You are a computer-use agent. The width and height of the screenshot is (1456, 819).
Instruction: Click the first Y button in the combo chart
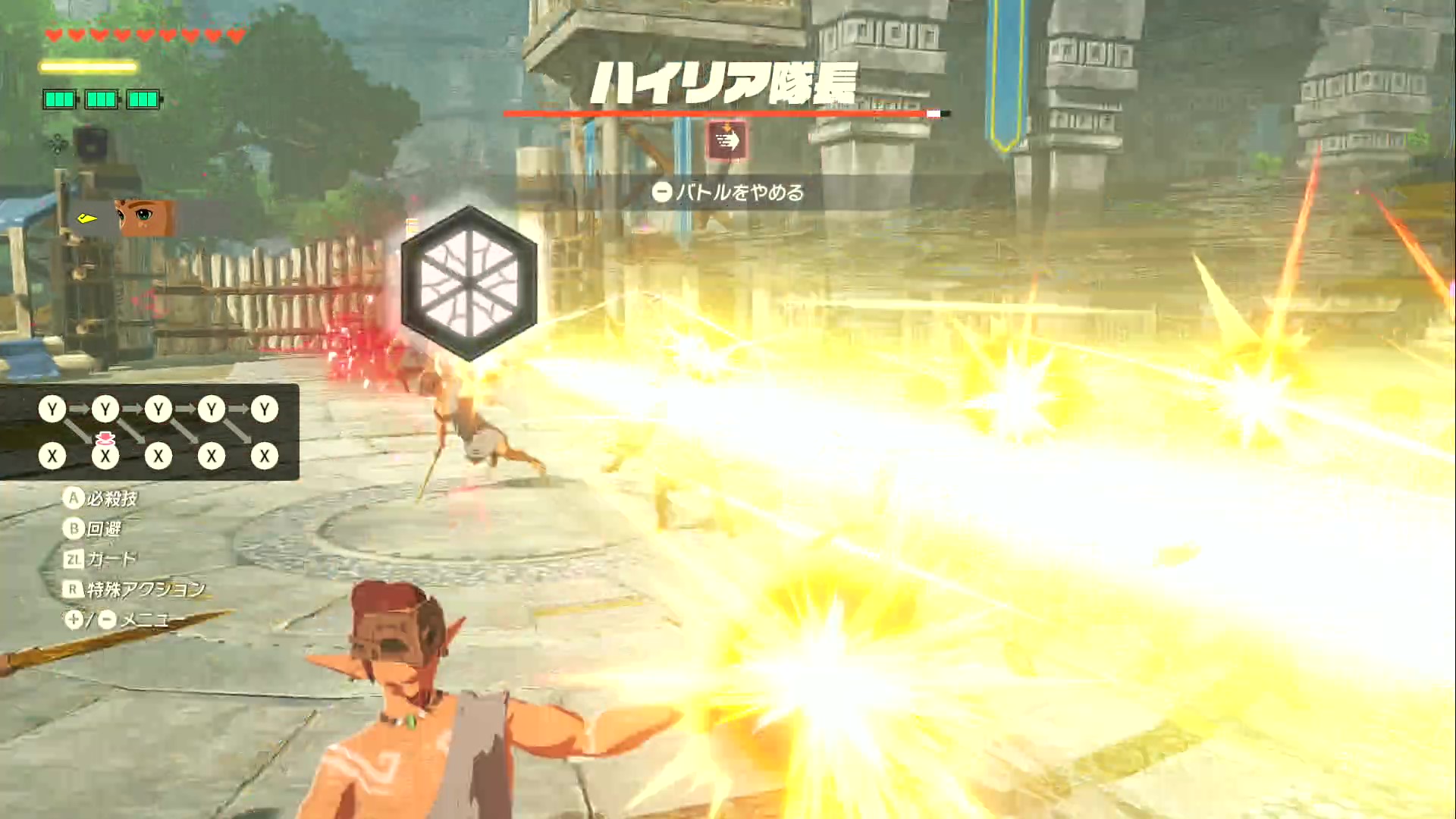point(52,407)
